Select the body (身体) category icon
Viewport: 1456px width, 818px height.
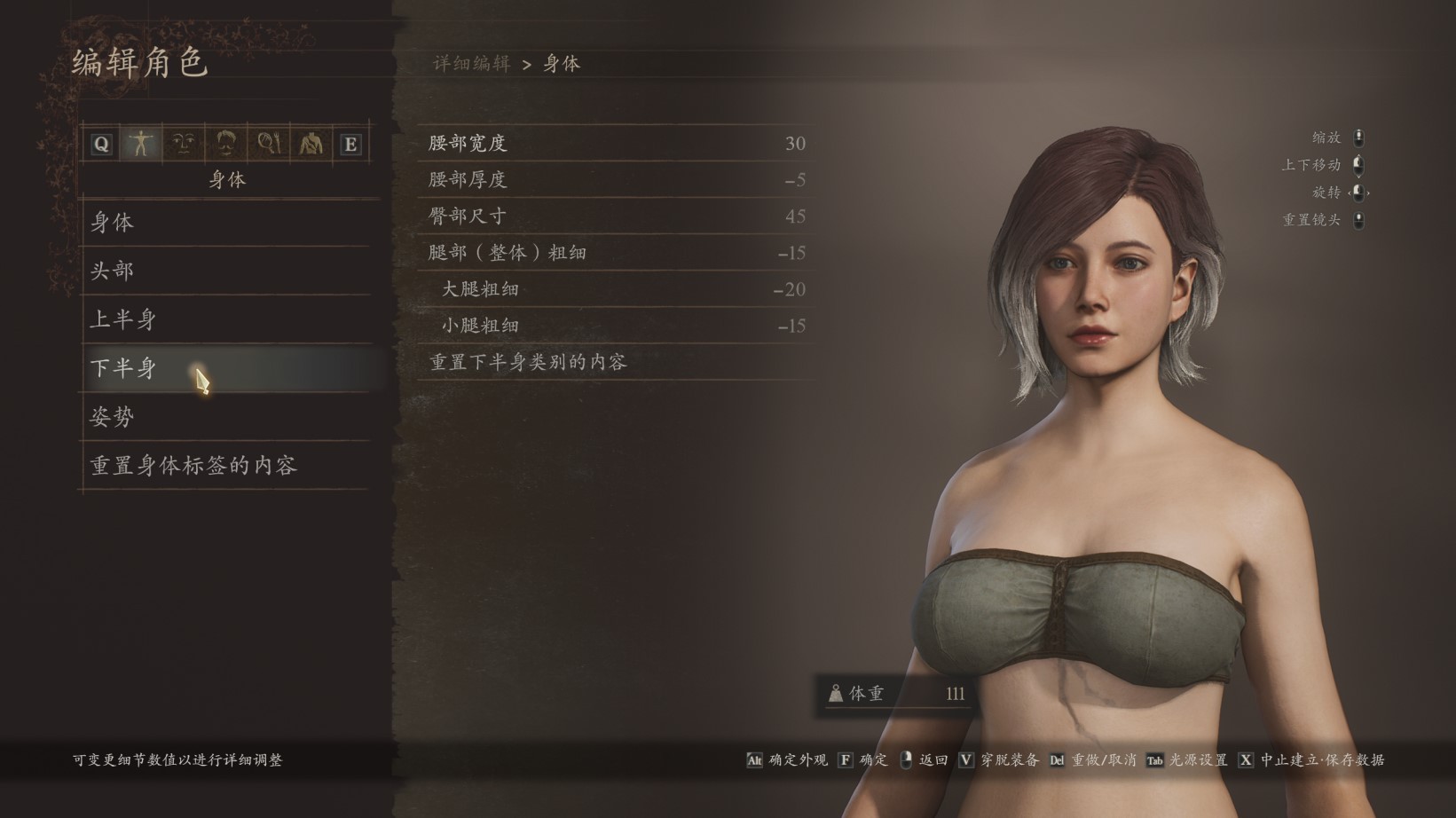[x=140, y=144]
